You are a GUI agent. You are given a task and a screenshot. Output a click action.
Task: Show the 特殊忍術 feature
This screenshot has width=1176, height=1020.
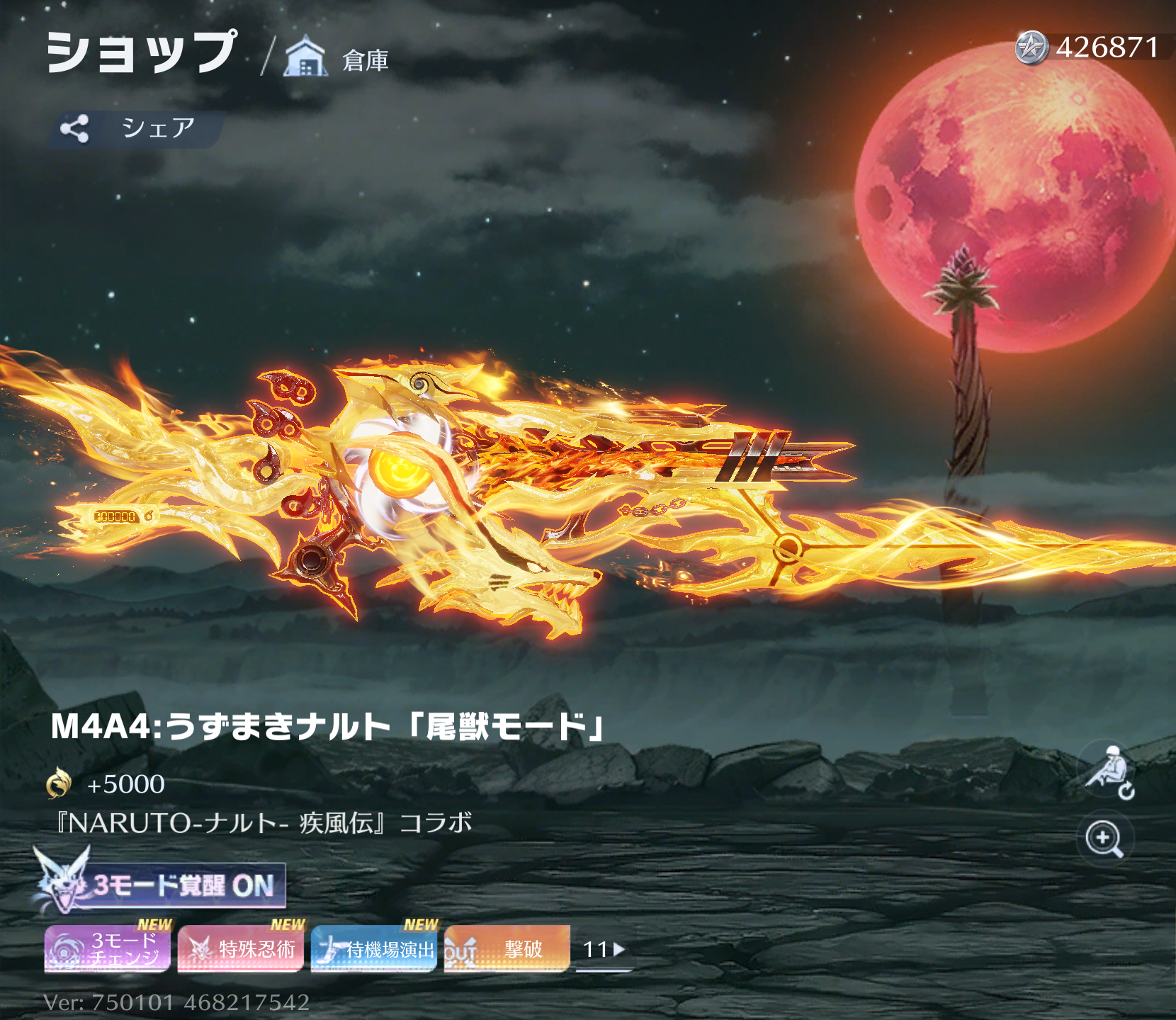(240, 948)
